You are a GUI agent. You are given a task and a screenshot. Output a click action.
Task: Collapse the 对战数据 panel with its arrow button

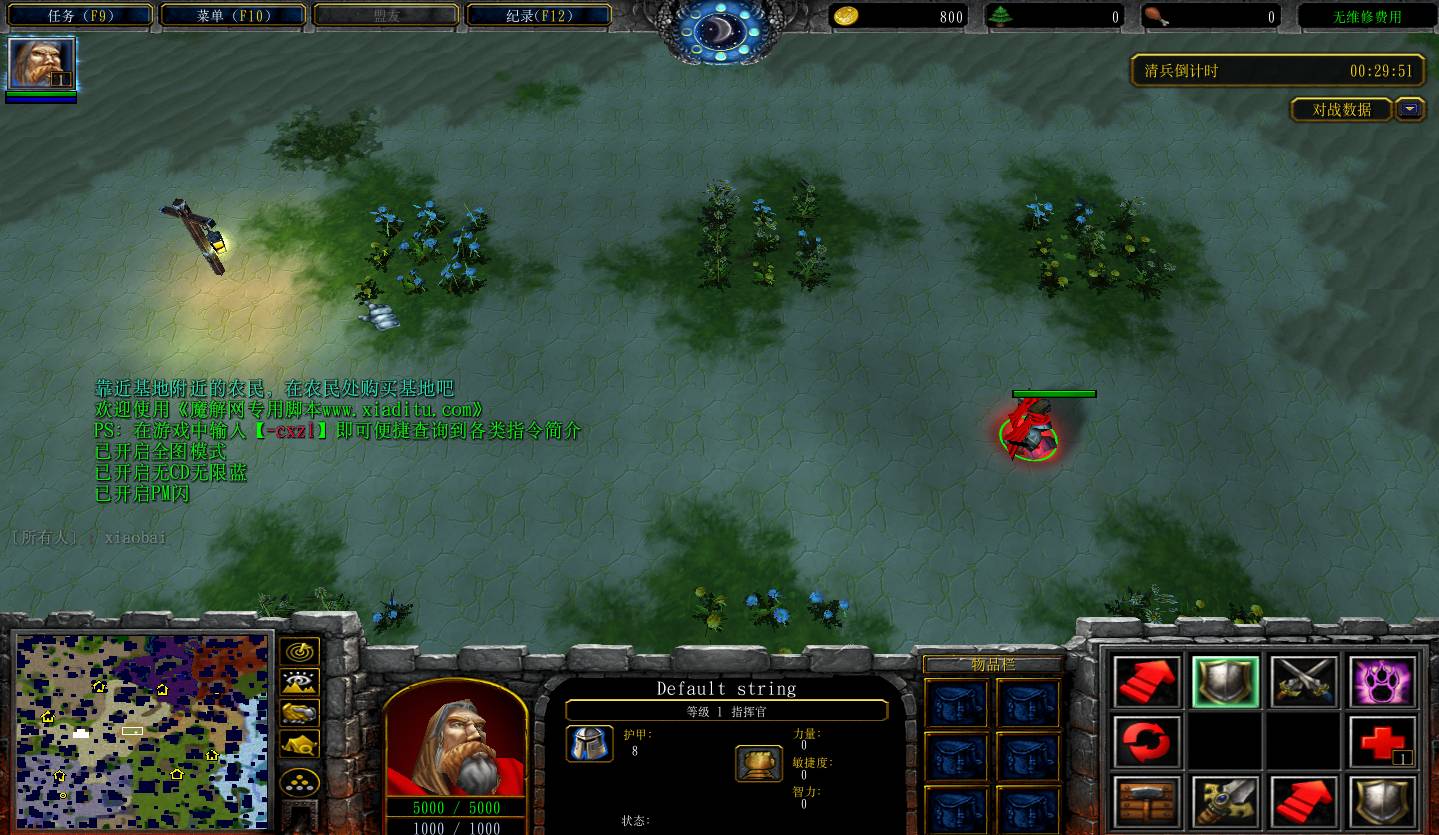[x=1410, y=109]
